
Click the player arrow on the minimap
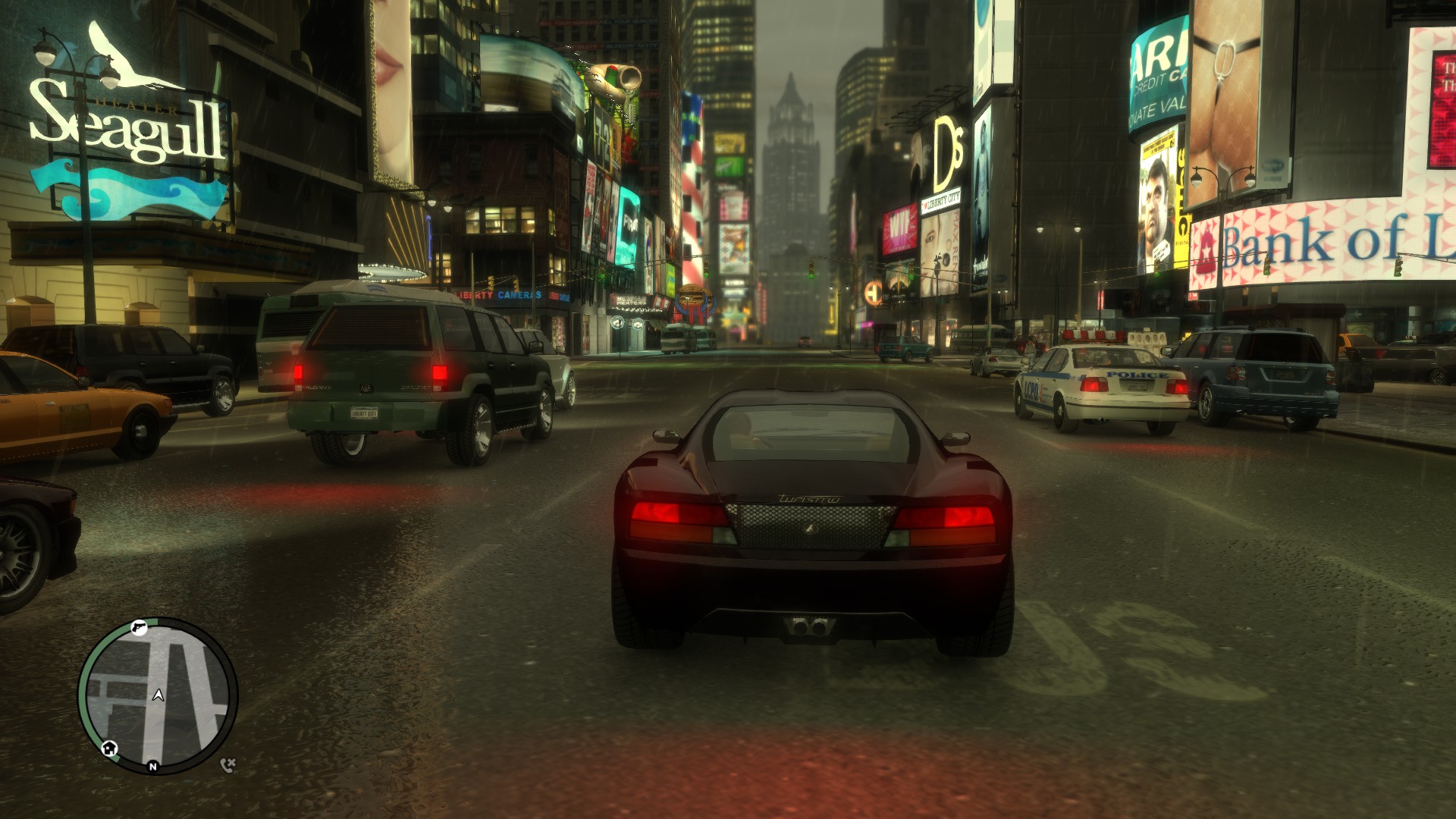click(x=158, y=695)
